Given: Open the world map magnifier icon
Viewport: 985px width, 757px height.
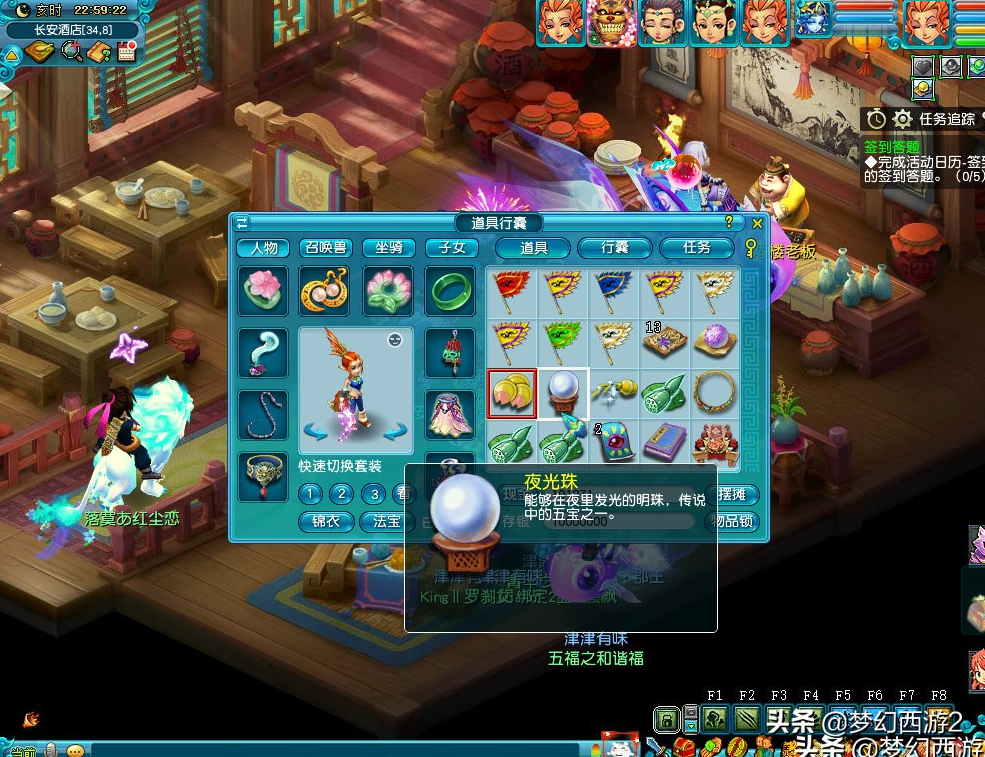Looking at the screenshot, I should tap(71, 52).
